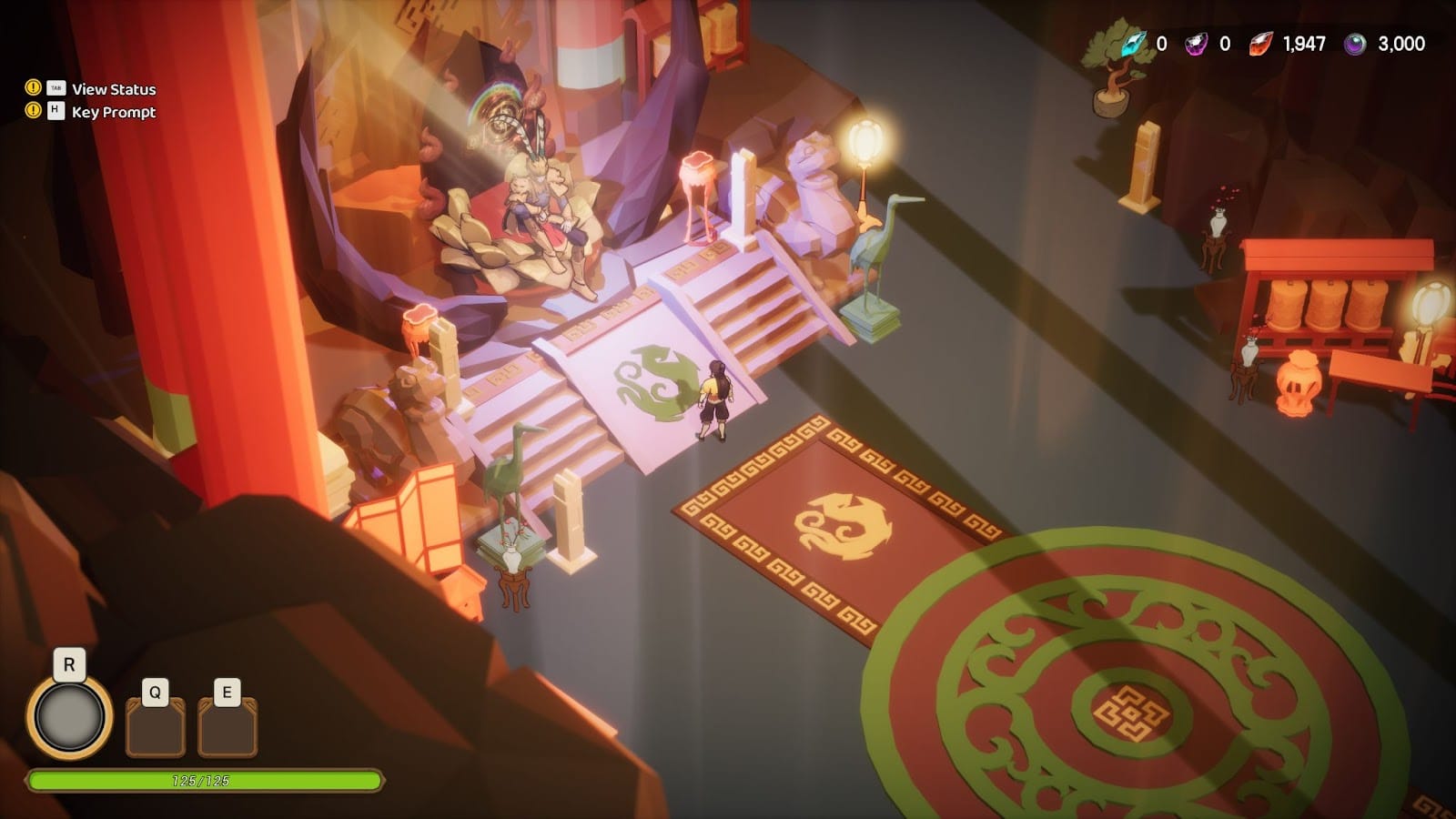Click the H key icon beside Key Prompt
The width and height of the screenshot is (1456, 819).
tap(56, 113)
